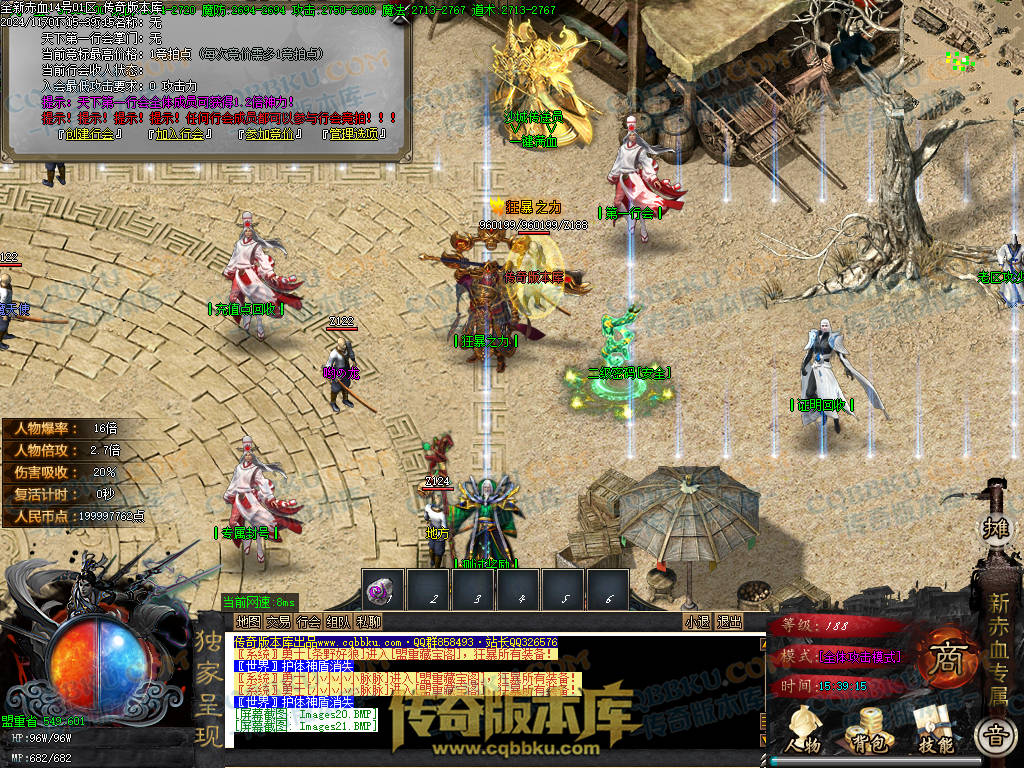
Task: Select 参加竞价 to join the bidding
Action: tap(267, 134)
